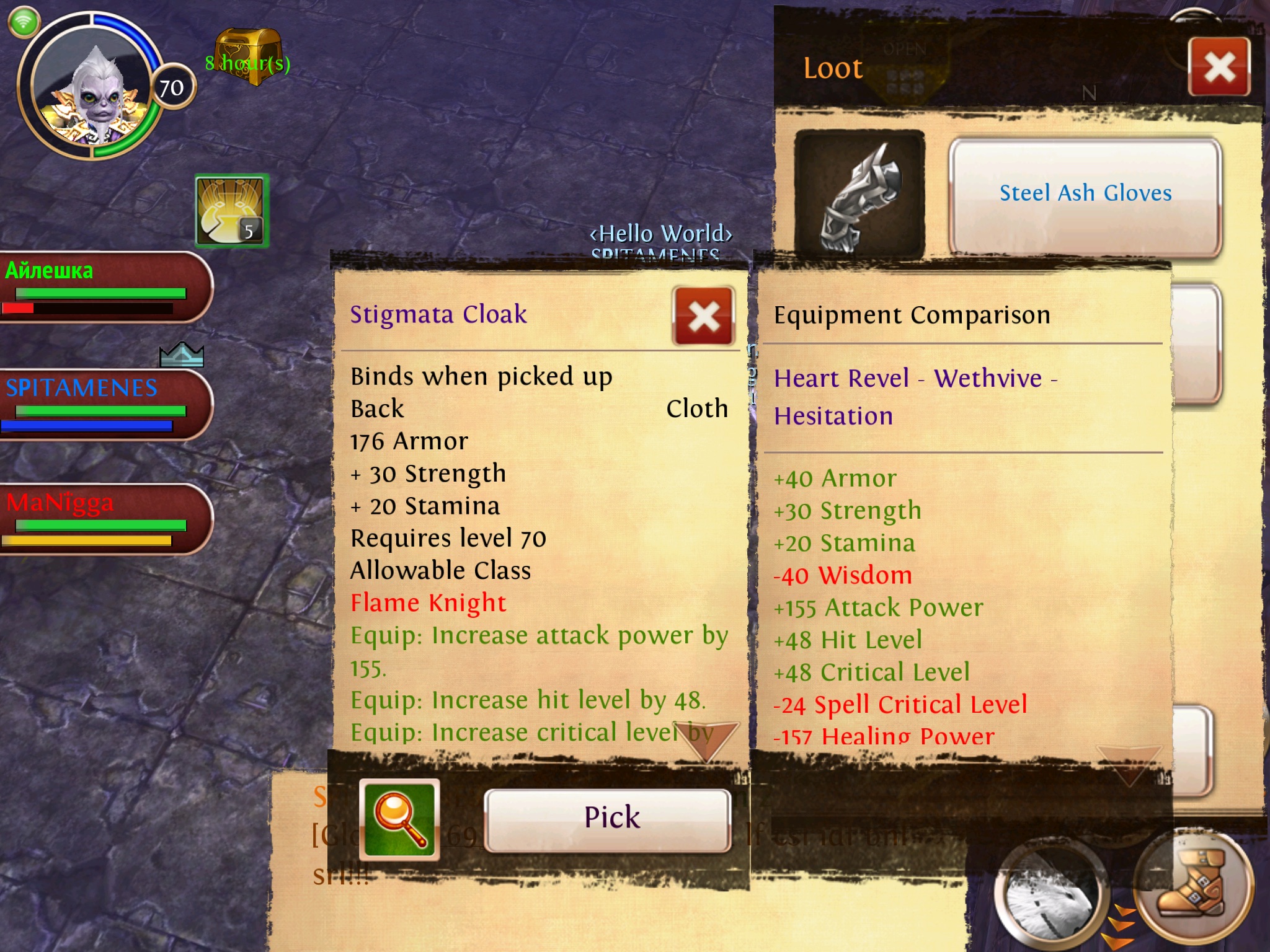
Task: Tap the Steel Ash Gloves item icon
Action: pos(859,195)
